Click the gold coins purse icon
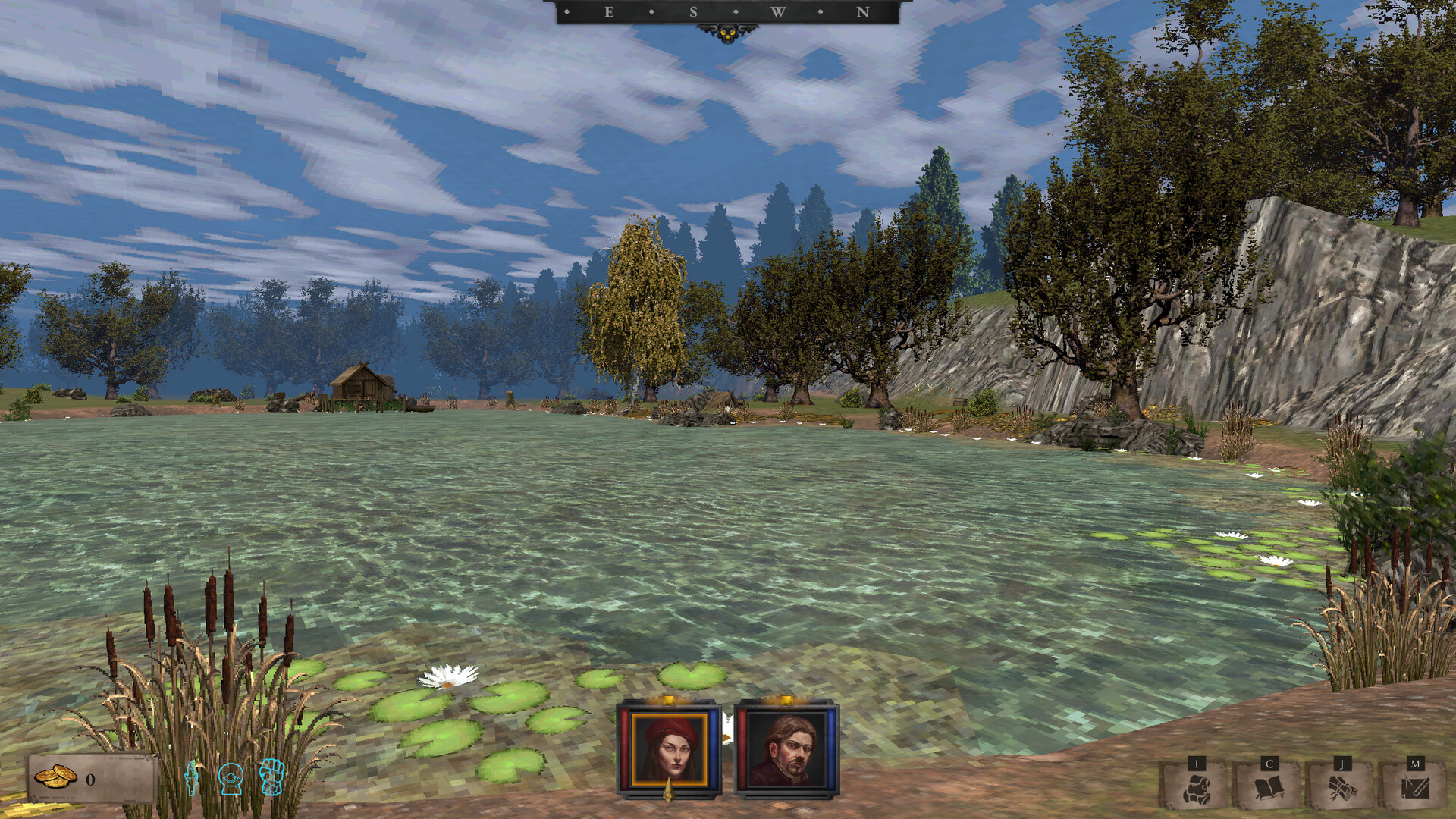 55,777
